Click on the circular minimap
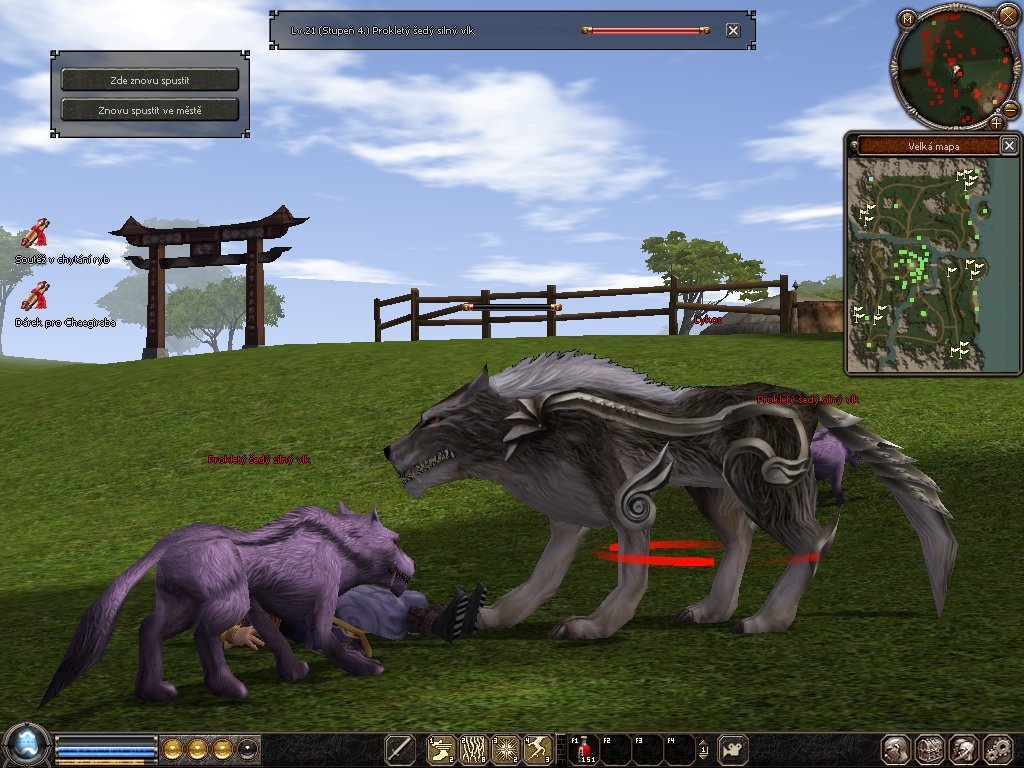Screen dimensions: 1024x768 click(951, 68)
